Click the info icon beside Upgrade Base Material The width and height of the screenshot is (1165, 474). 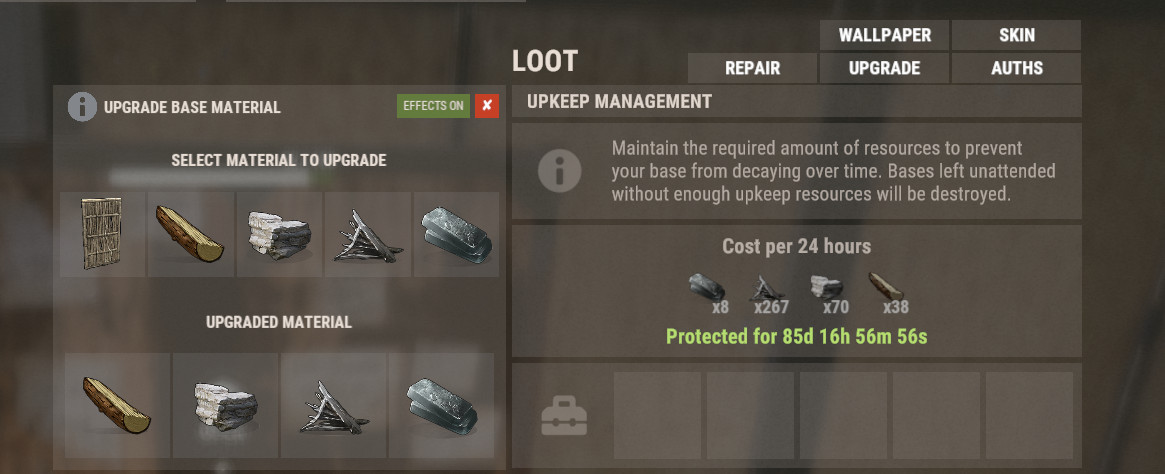pos(82,107)
